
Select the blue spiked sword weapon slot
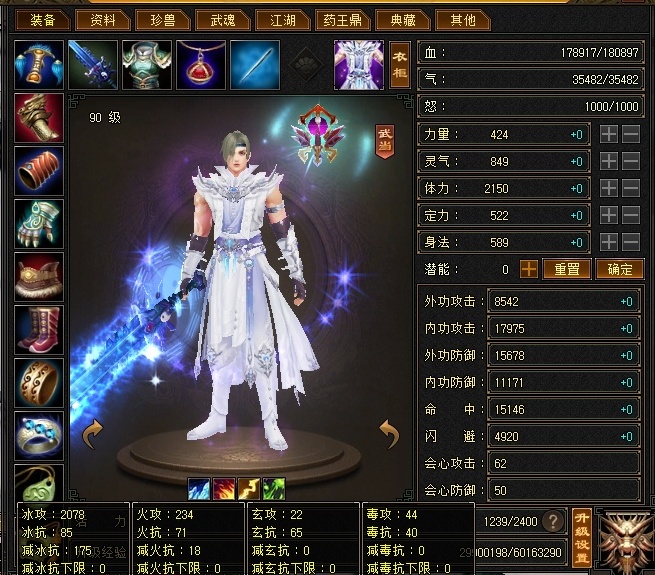tap(93, 65)
